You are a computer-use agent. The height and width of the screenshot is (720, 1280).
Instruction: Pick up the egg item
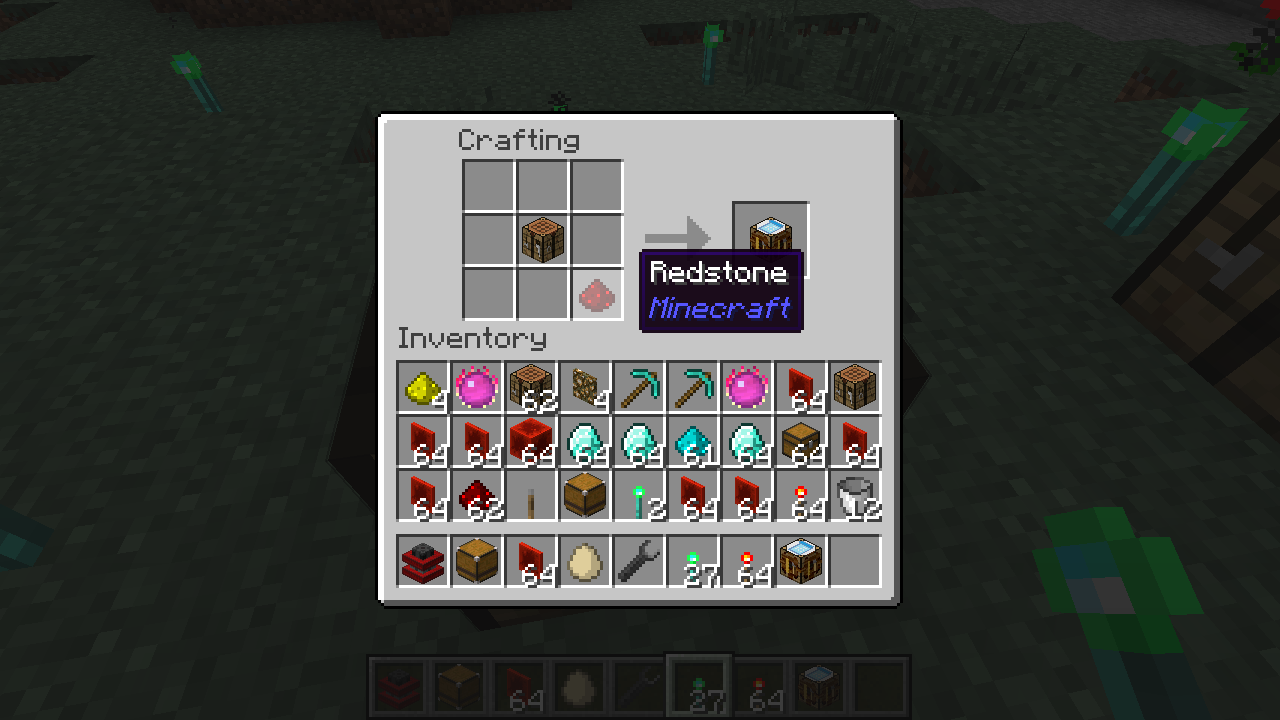tap(585, 561)
